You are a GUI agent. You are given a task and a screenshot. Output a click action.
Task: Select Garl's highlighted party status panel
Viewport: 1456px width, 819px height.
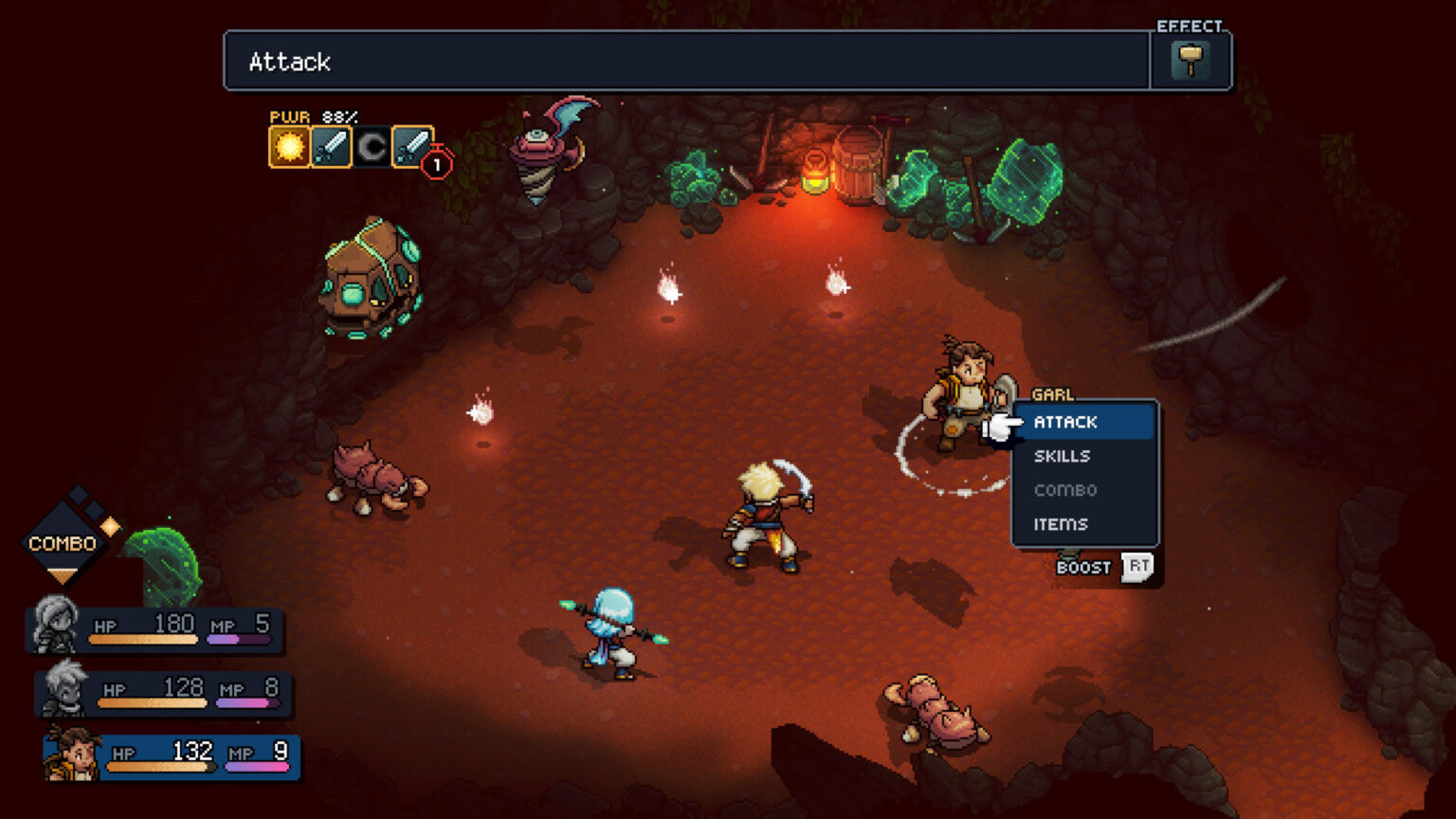173,757
